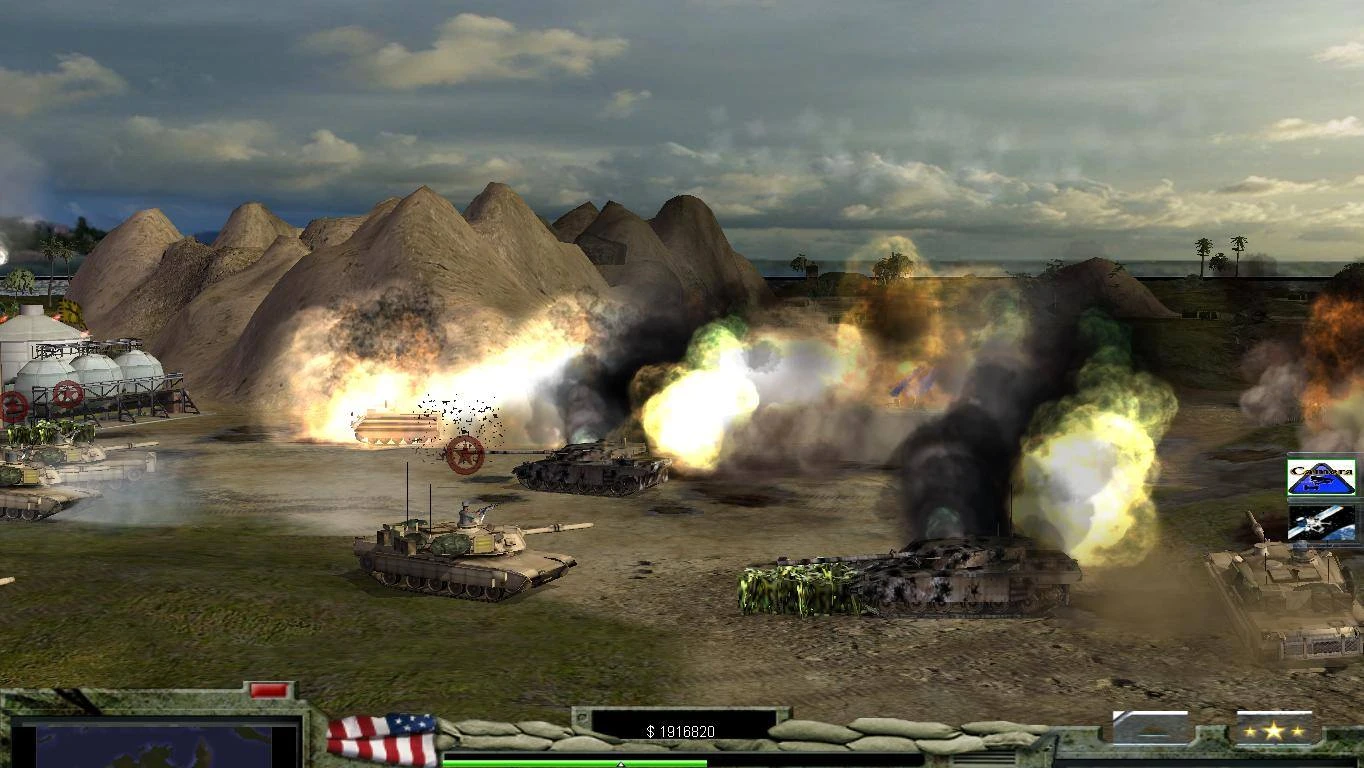Open the three-star general promotions button
The width and height of the screenshot is (1364, 768).
(x=1273, y=730)
